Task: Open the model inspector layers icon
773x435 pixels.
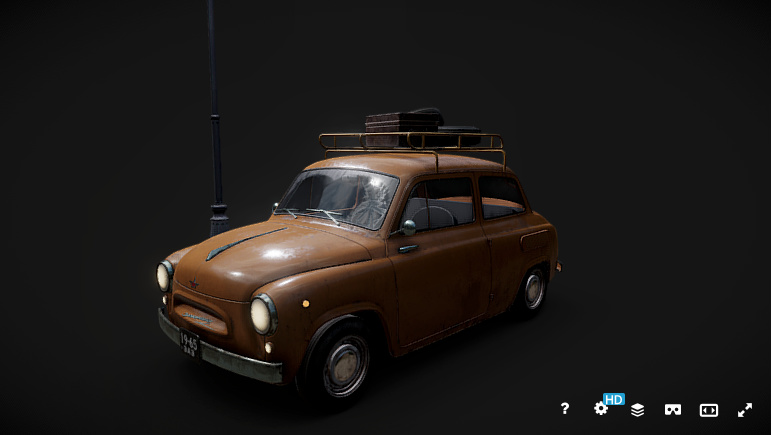Action: [x=637, y=410]
